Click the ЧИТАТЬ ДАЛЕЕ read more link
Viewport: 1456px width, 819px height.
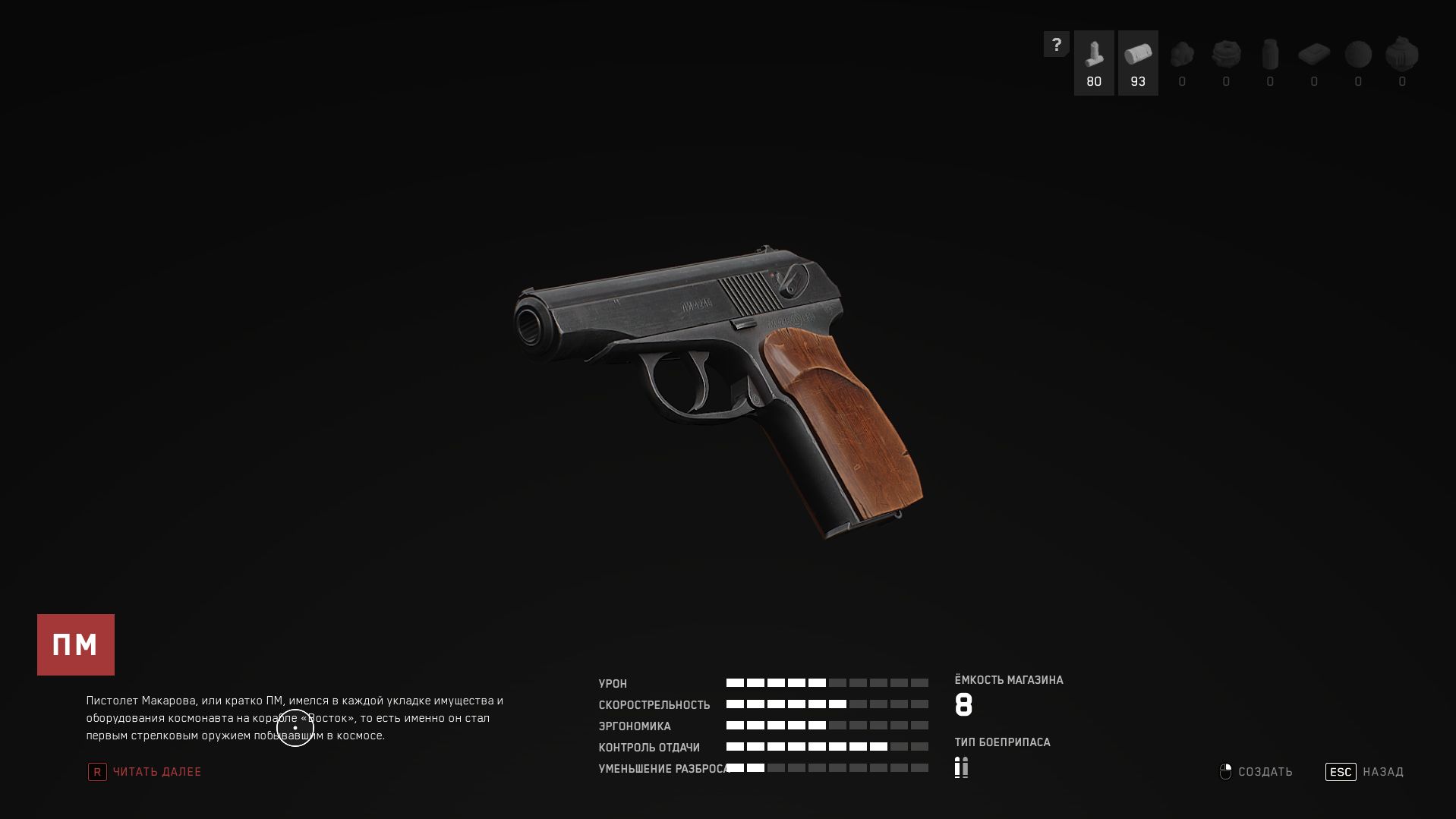(x=156, y=772)
